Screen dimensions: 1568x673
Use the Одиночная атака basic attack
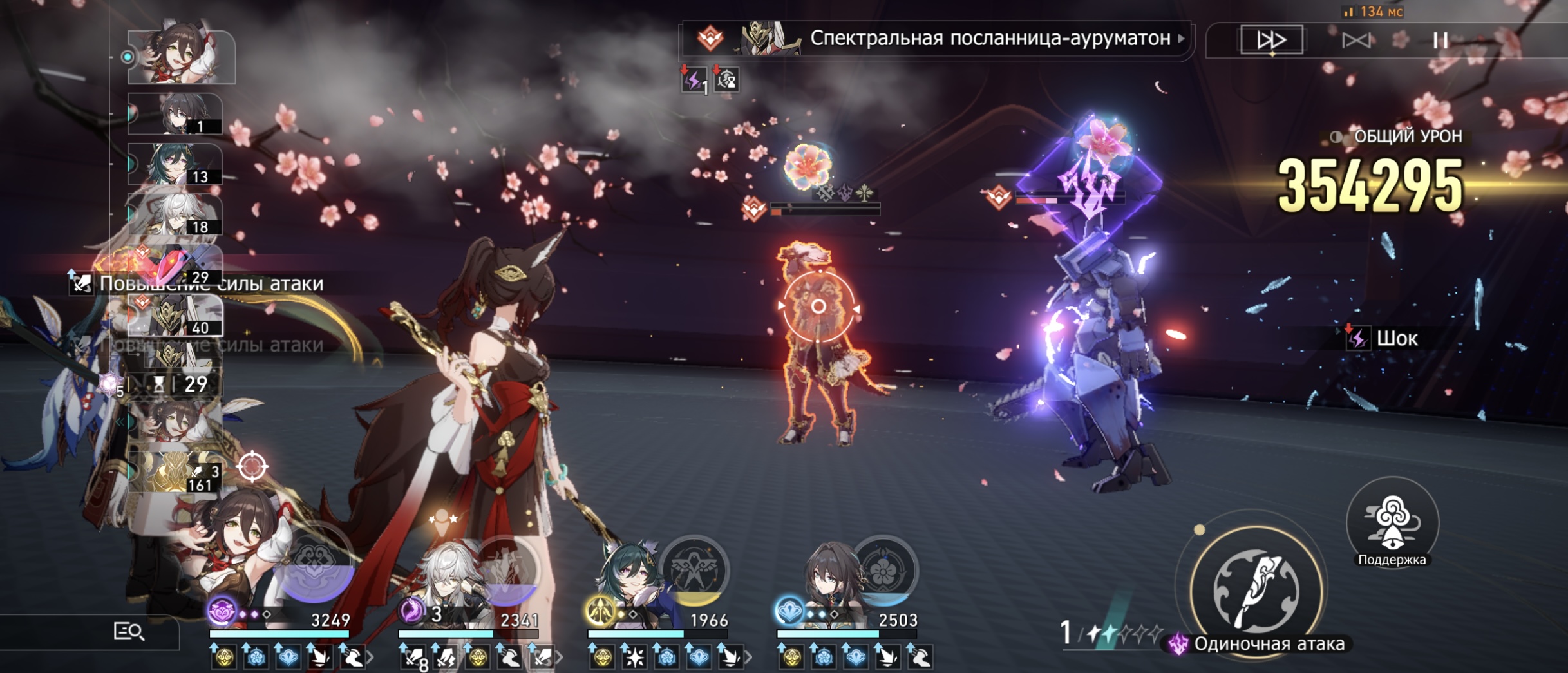pyautogui.click(x=1256, y=589)
